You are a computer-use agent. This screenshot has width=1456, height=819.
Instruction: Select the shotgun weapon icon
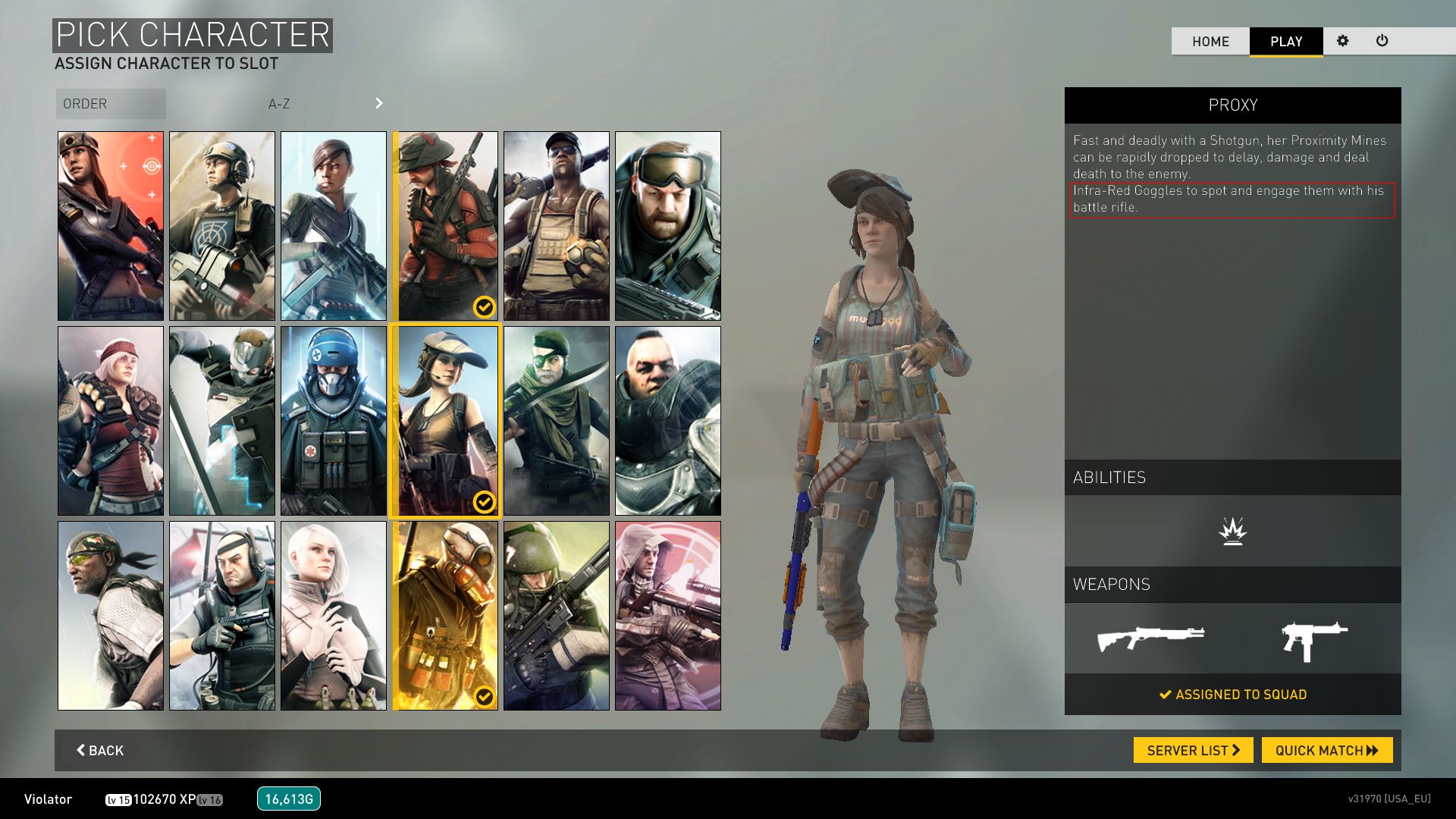tap(1150, 639)
